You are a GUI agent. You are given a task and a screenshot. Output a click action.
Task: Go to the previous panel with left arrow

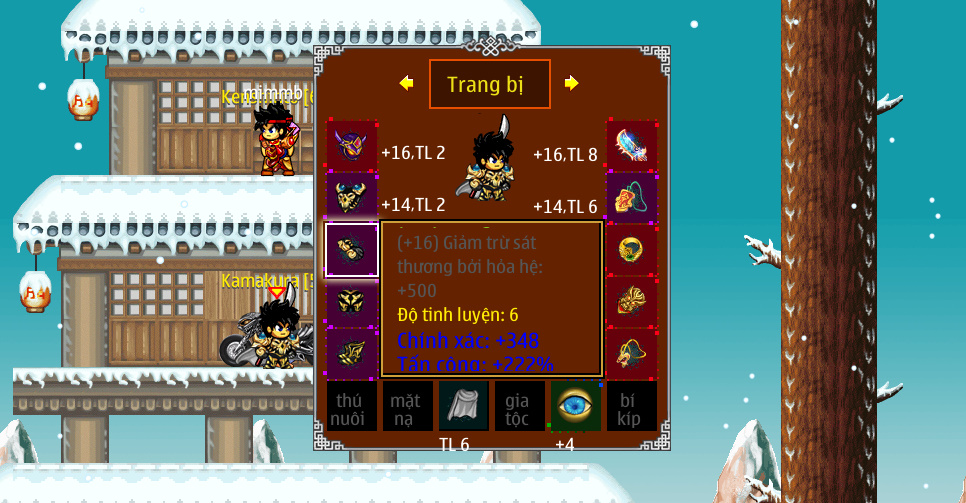(x=406, y=83)
